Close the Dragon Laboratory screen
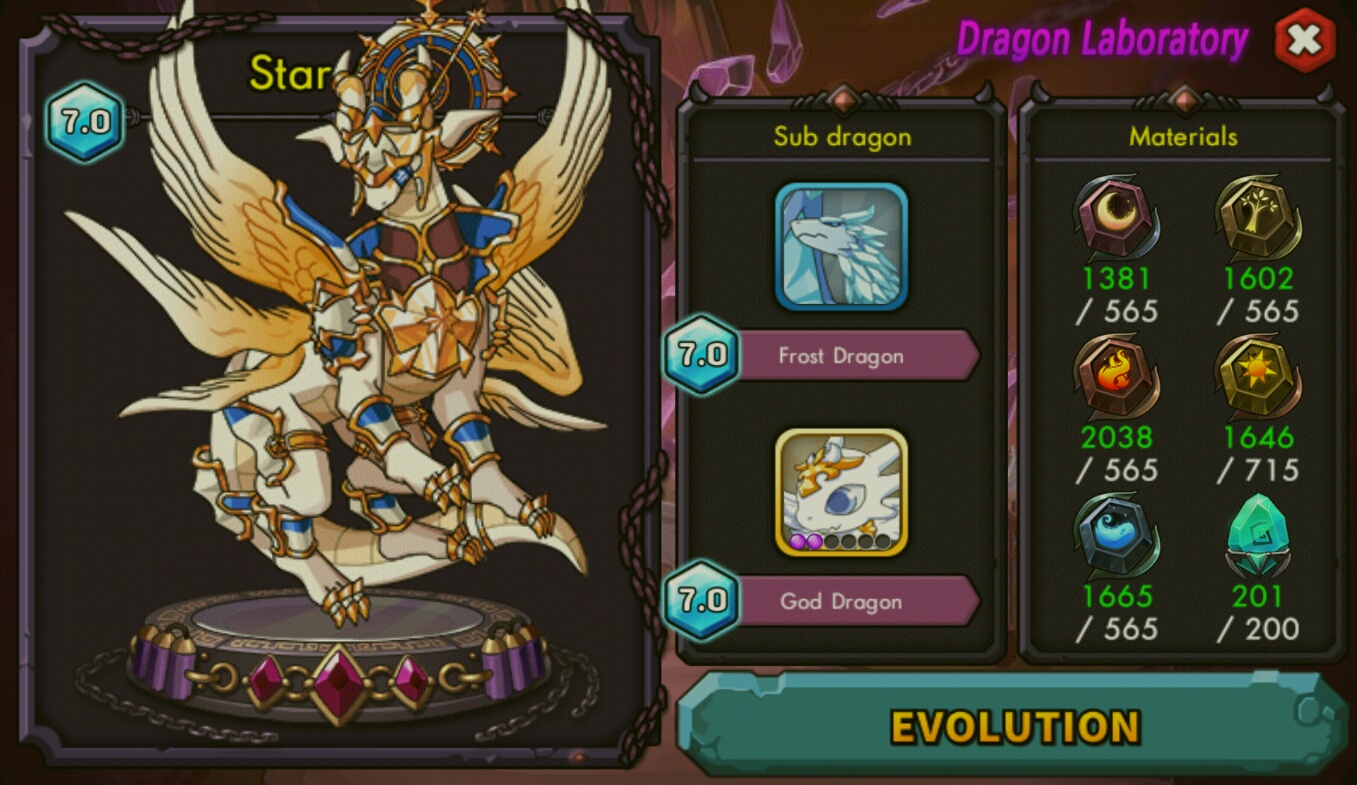 1304,40
